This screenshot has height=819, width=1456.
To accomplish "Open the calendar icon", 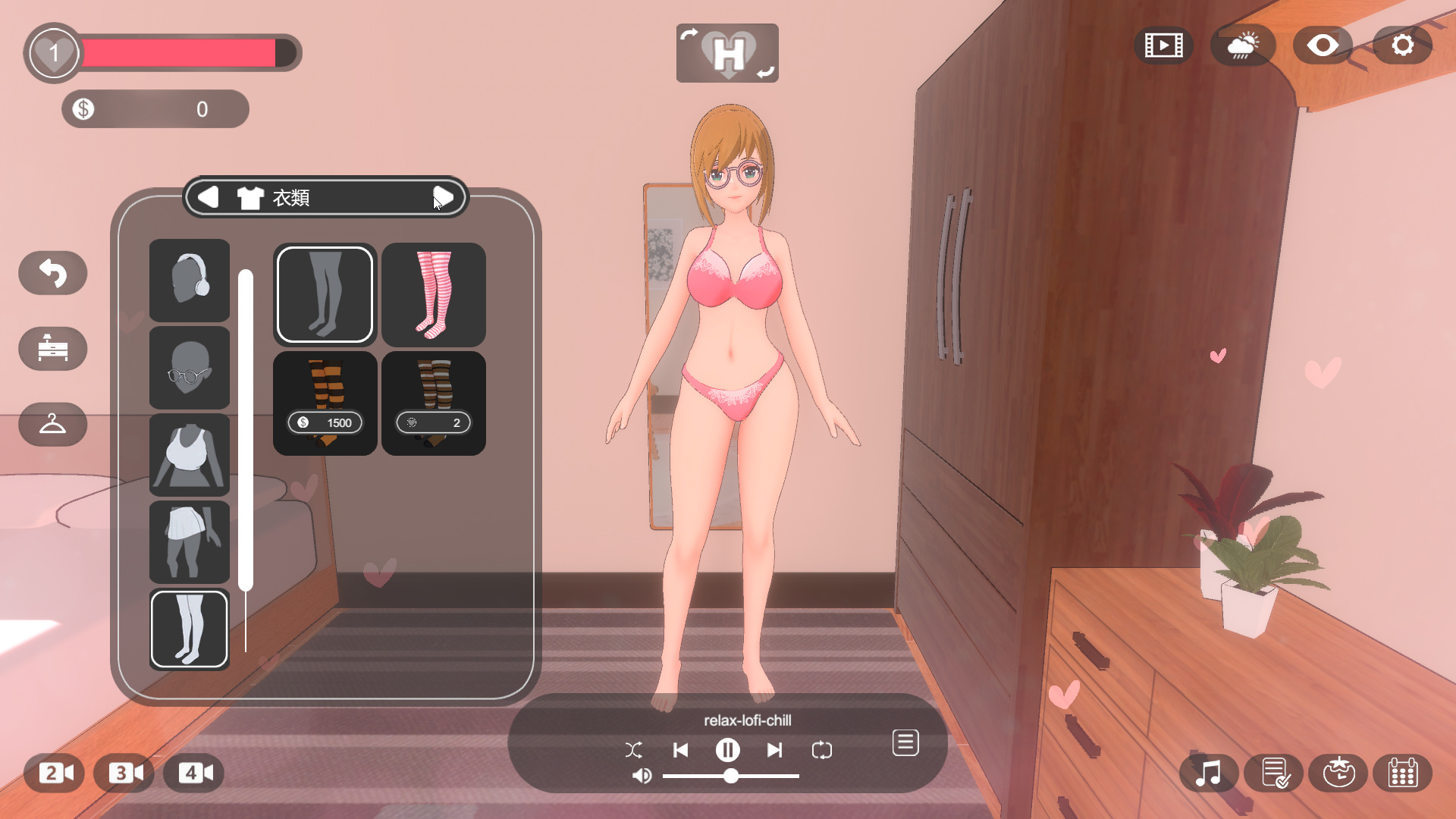I will [x=1402, y=773].
